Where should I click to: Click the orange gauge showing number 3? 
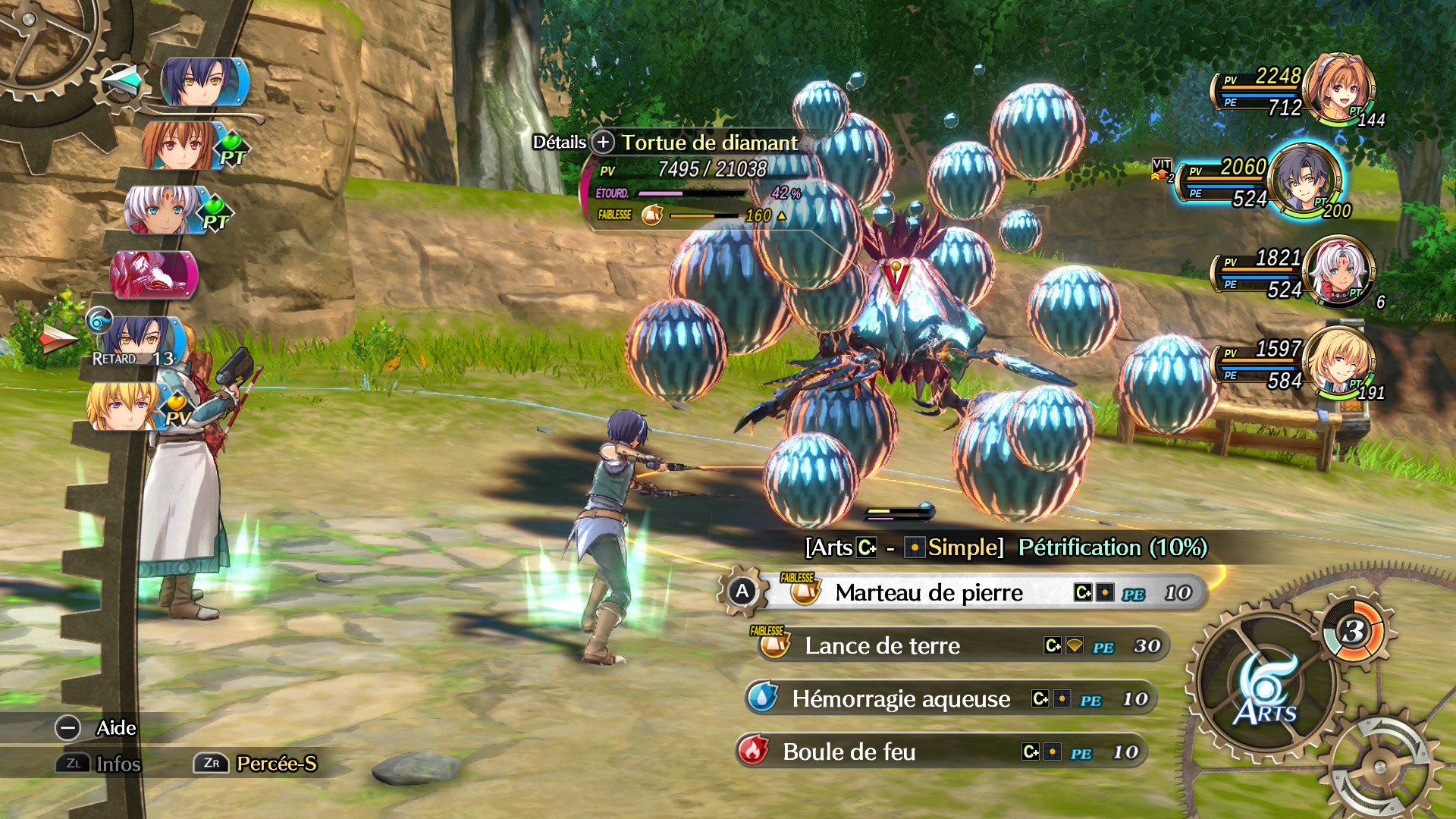(x=1354, y=630)
